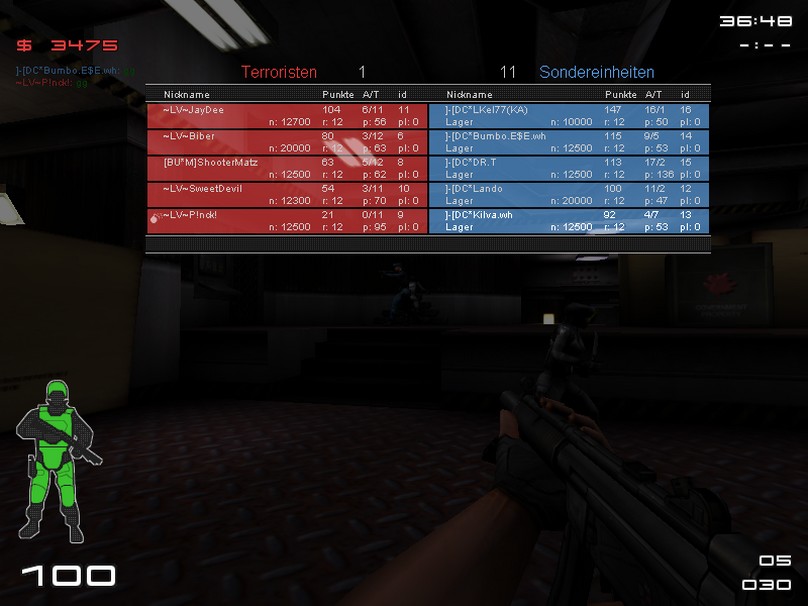Image resolution: width=808 pixels, height=606 pixels.
Task: Select the ~LV~JayDee scoreboard row
Action: [286, 115]
